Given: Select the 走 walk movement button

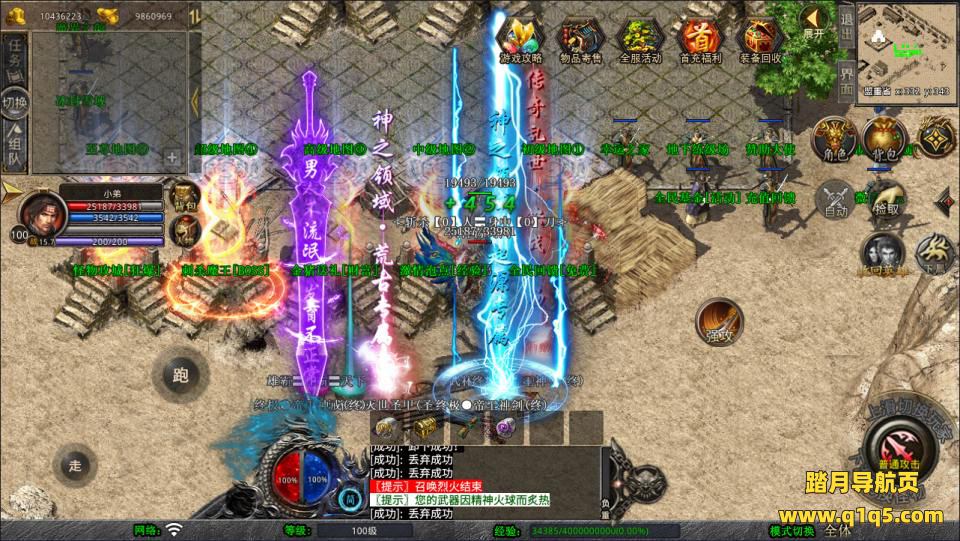Looking at the screenshot, I should [75, 465].
